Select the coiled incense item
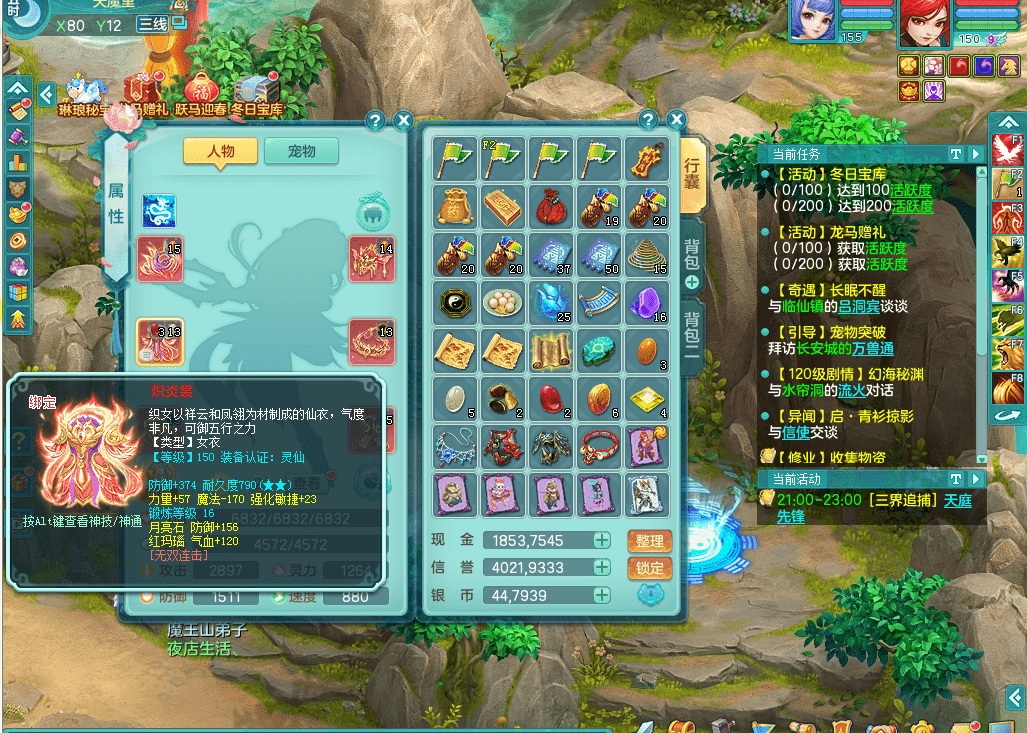Image resolution: width=1027 pixels, height=733 pixels. tap(646, 255)
